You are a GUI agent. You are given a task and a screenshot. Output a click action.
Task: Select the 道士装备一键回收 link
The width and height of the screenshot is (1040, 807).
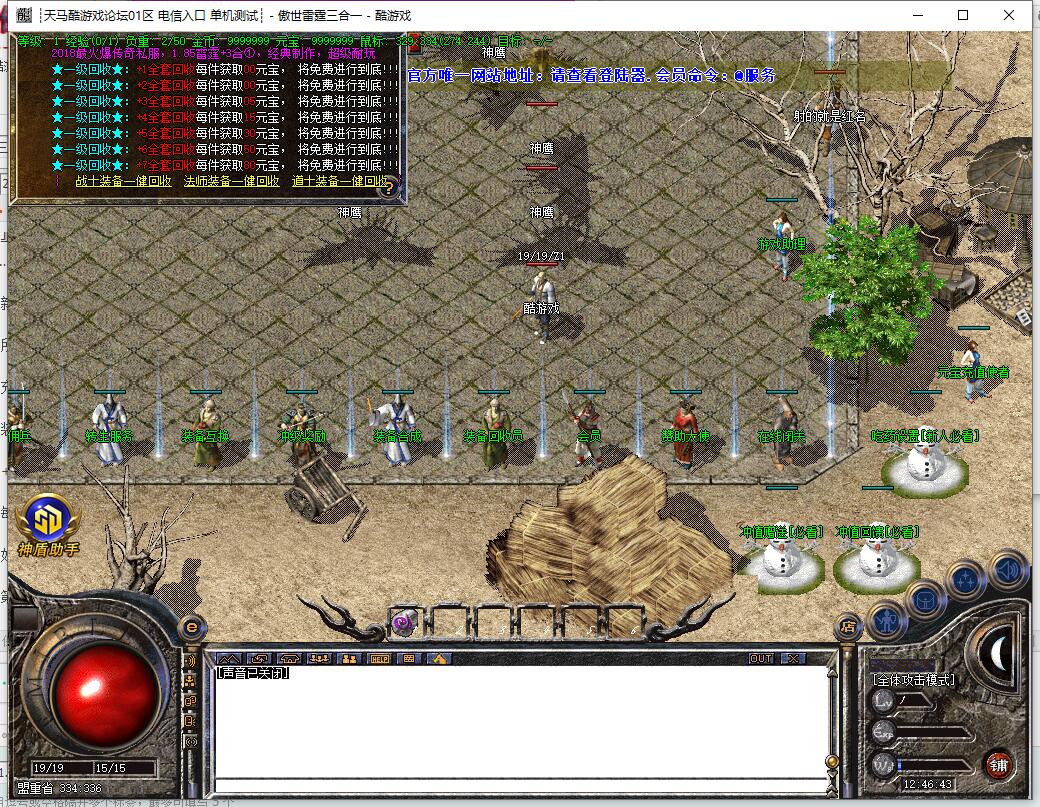pyautogui.click(x=337, y=182)
